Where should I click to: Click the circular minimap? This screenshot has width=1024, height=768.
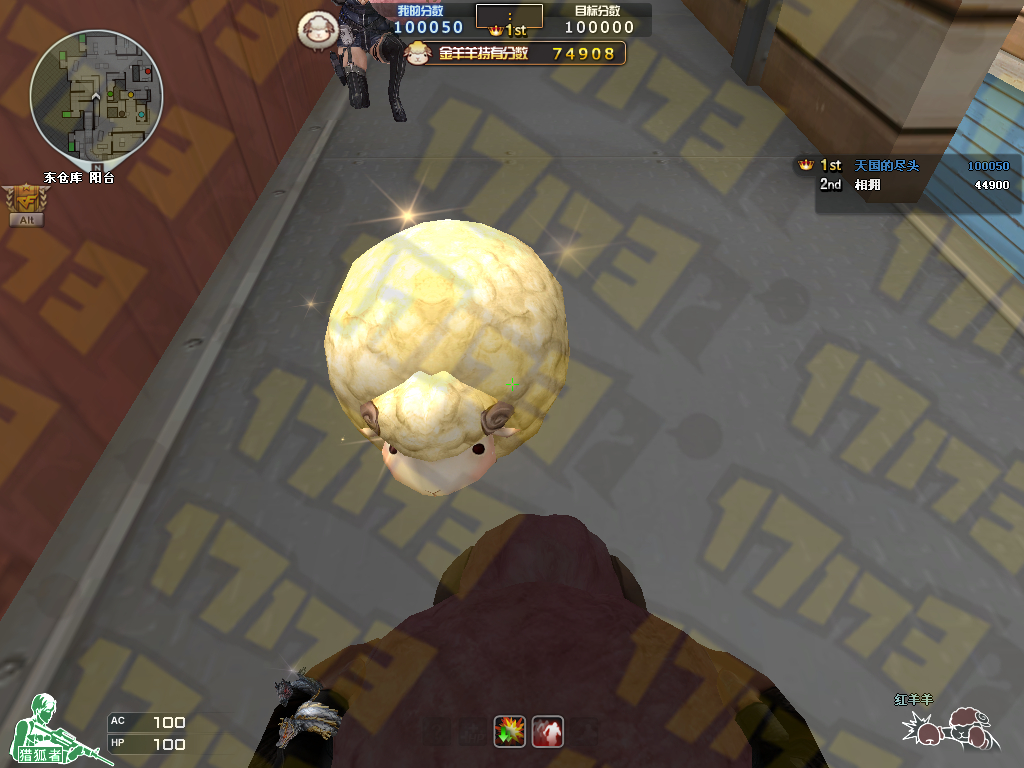pos(96,96)
